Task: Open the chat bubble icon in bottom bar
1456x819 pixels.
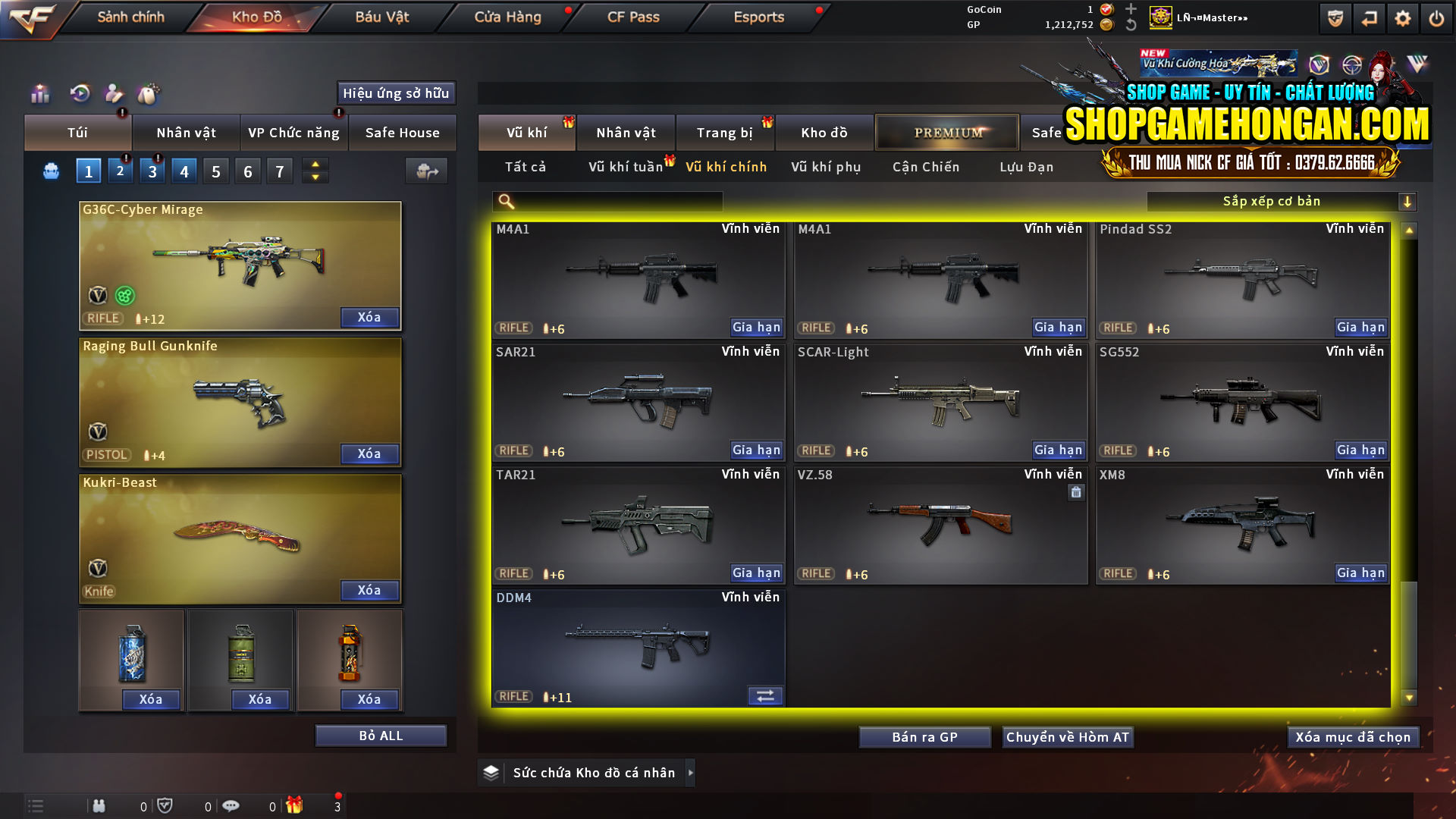Action: pyautogui.click(x=231, y=805)
